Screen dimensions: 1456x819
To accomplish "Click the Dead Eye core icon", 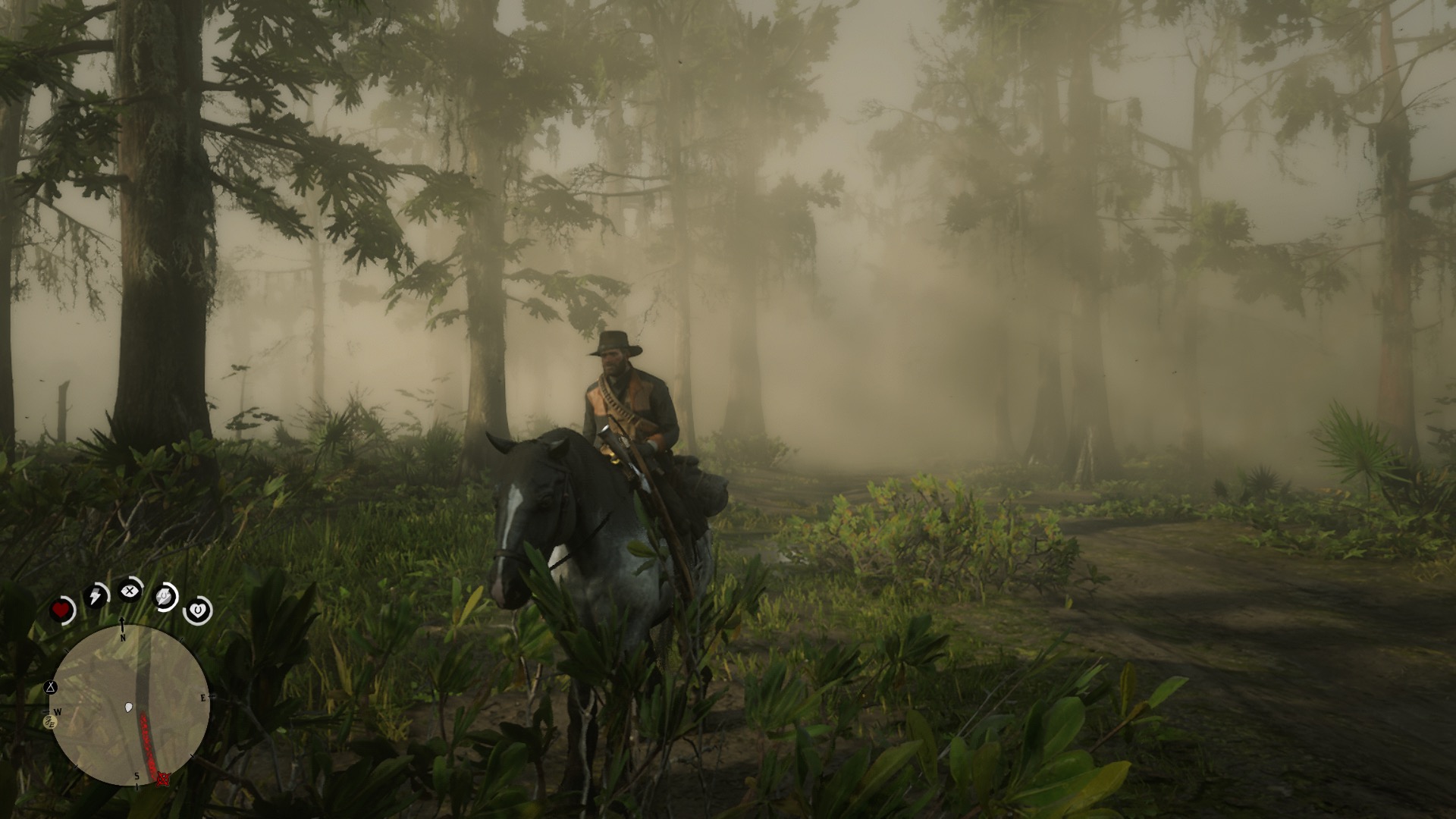I will (130, 589).
